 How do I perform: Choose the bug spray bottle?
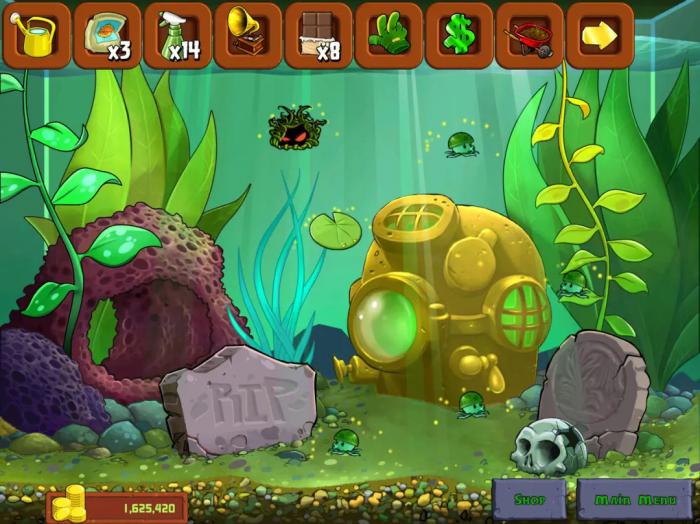(178, 35)
